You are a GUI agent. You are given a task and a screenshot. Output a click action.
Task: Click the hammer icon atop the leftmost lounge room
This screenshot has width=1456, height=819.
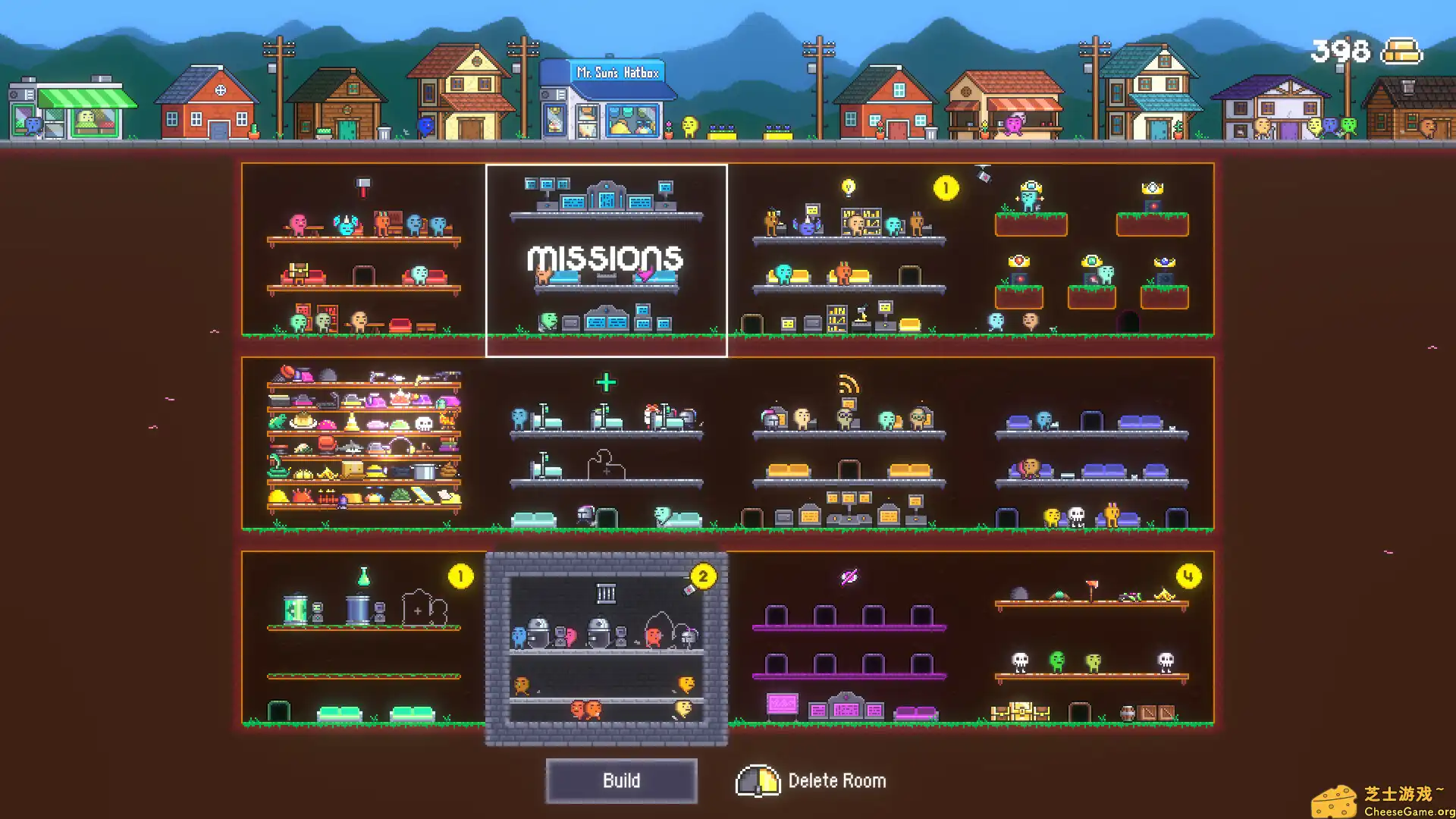364,186
